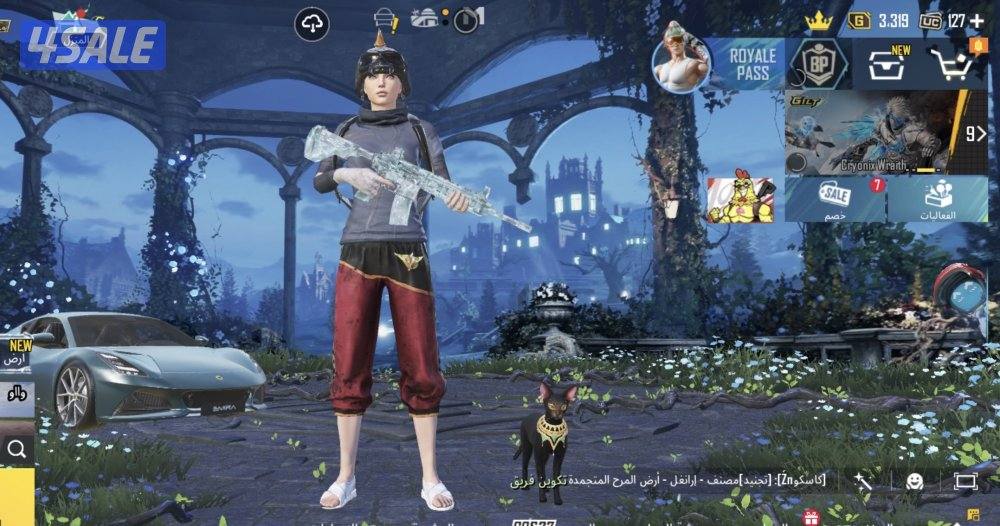Open the NEW land mode tab
The width and height of the screenshot is (1000, 526).
coord(15,353)
